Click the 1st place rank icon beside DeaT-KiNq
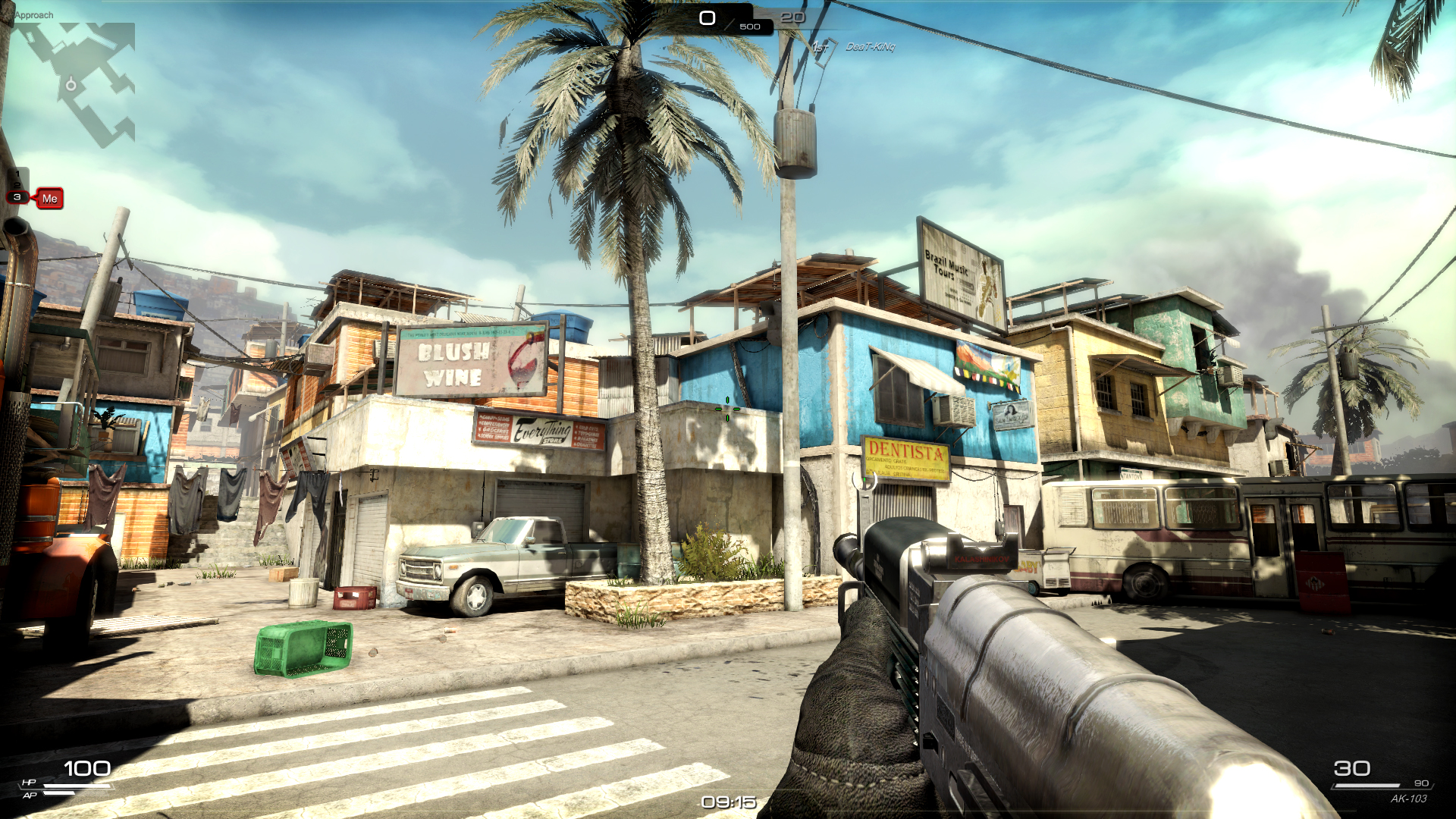This screenshot has width=1456, height=819. click(x=821, y=47)
